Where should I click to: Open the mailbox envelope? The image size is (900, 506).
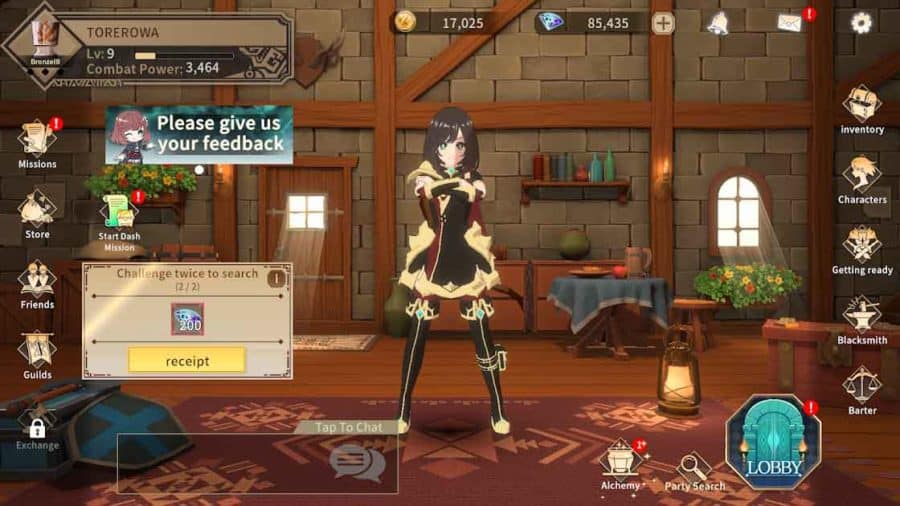[790, 23]
